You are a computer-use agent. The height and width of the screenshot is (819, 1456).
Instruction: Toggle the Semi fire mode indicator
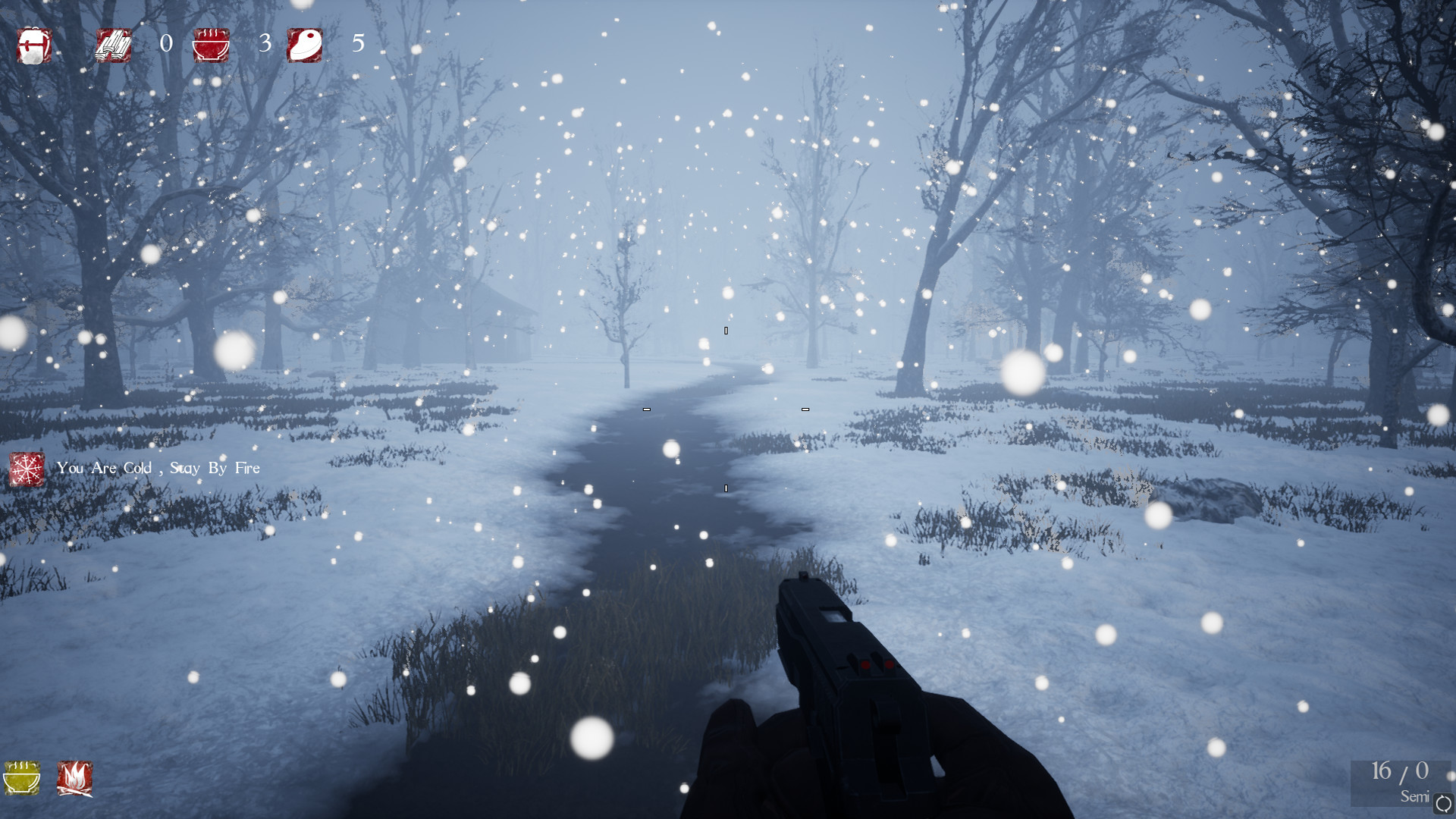point(1415,796)
